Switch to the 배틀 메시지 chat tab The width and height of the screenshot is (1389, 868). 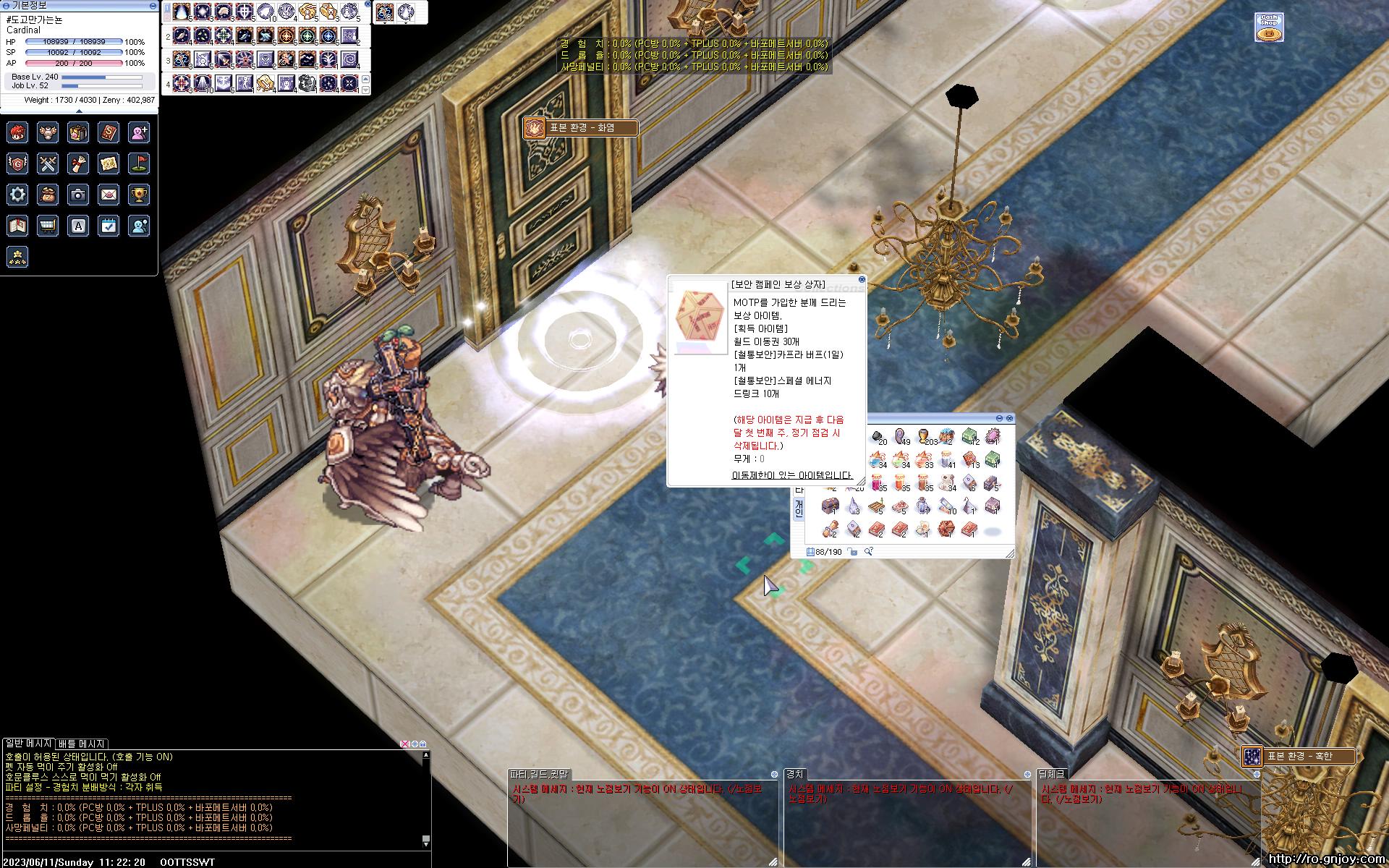(x=82, y=744)
